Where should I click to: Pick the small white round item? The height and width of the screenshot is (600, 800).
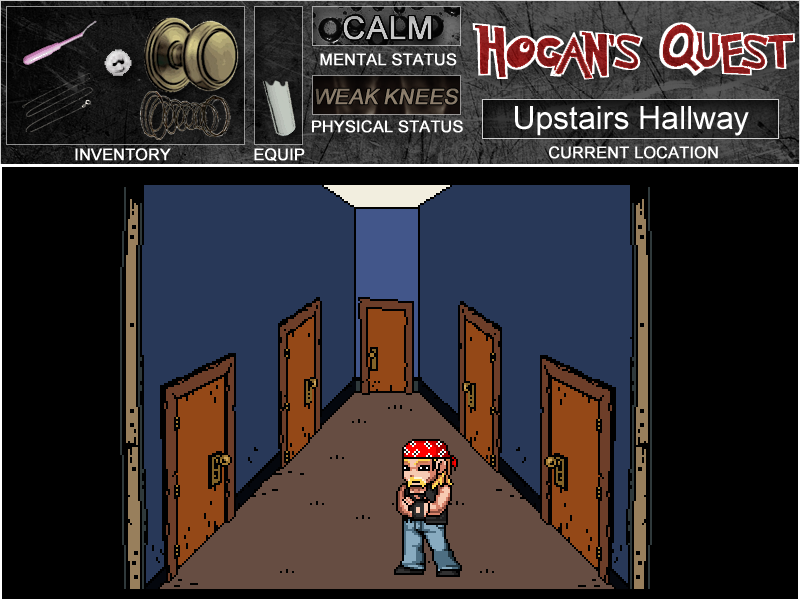[118, 62]
